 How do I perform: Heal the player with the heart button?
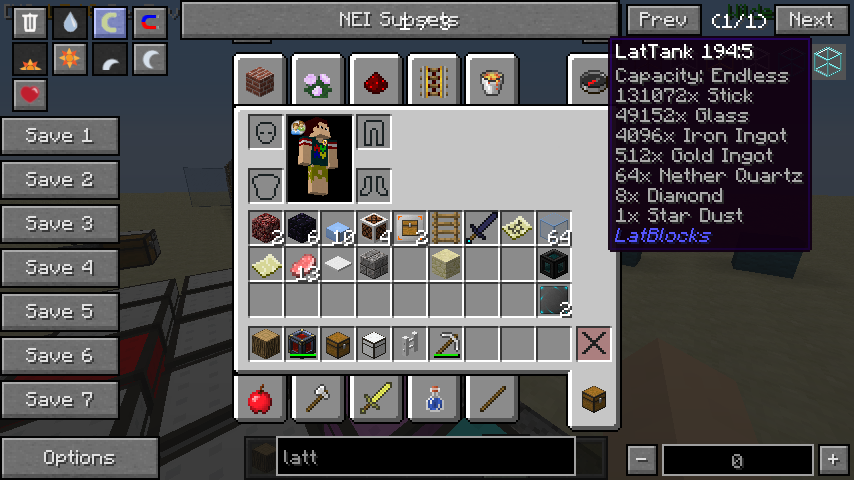[x=31, y=96]
